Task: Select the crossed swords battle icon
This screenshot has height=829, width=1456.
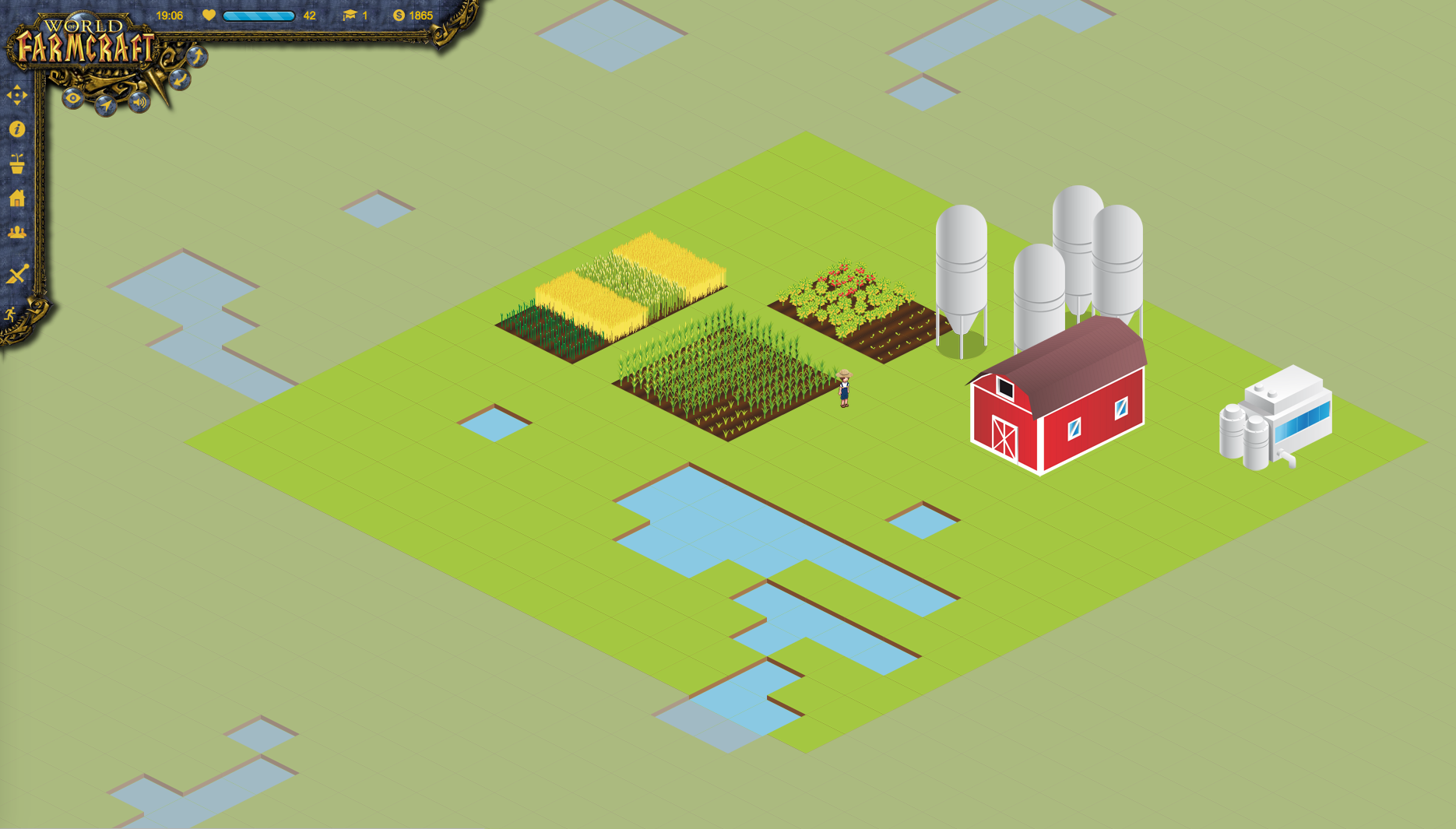Action: [16, 273]
